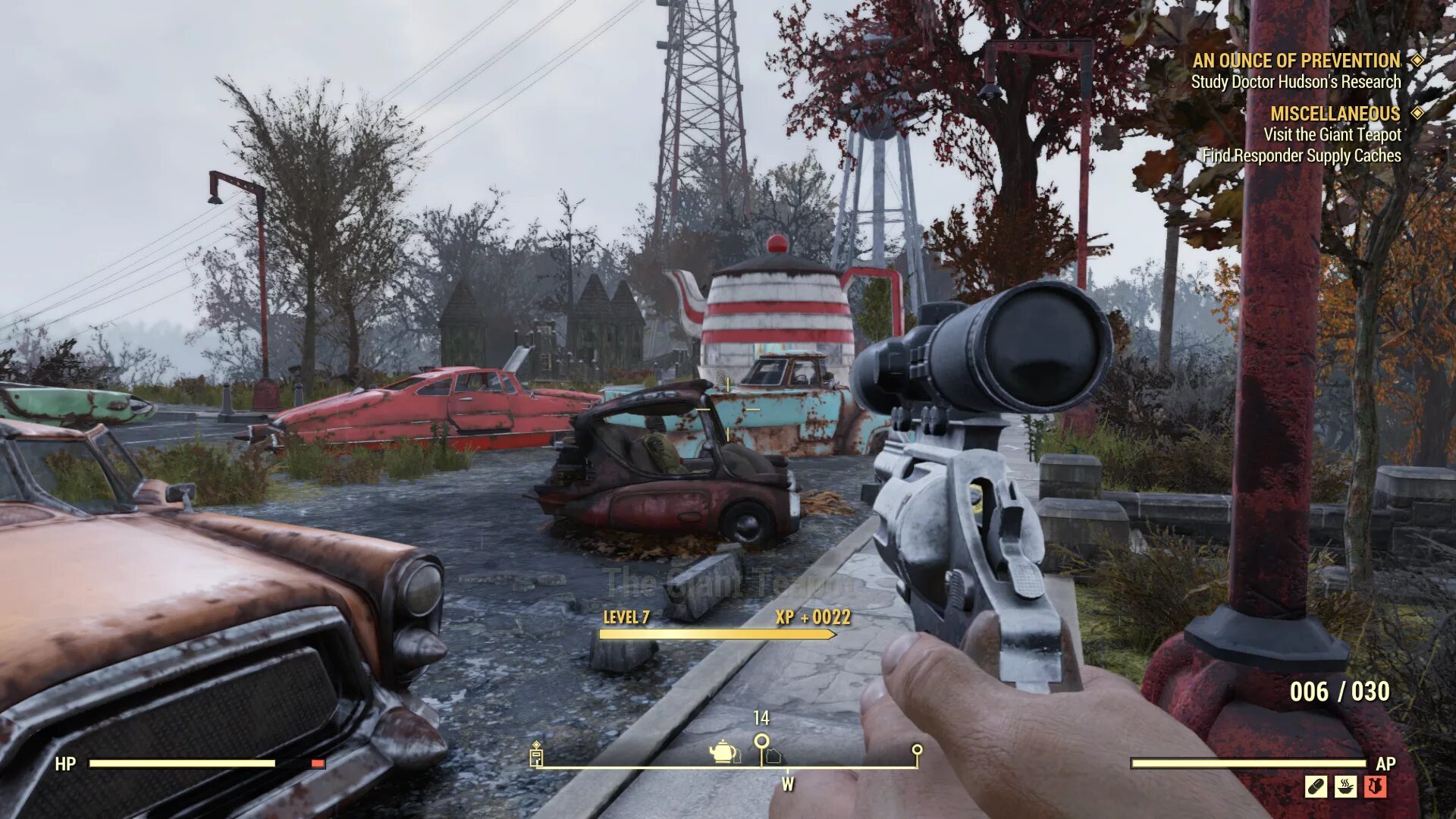
Task: Open the Miscellaneous quest category
Action: pos(1335,114)
